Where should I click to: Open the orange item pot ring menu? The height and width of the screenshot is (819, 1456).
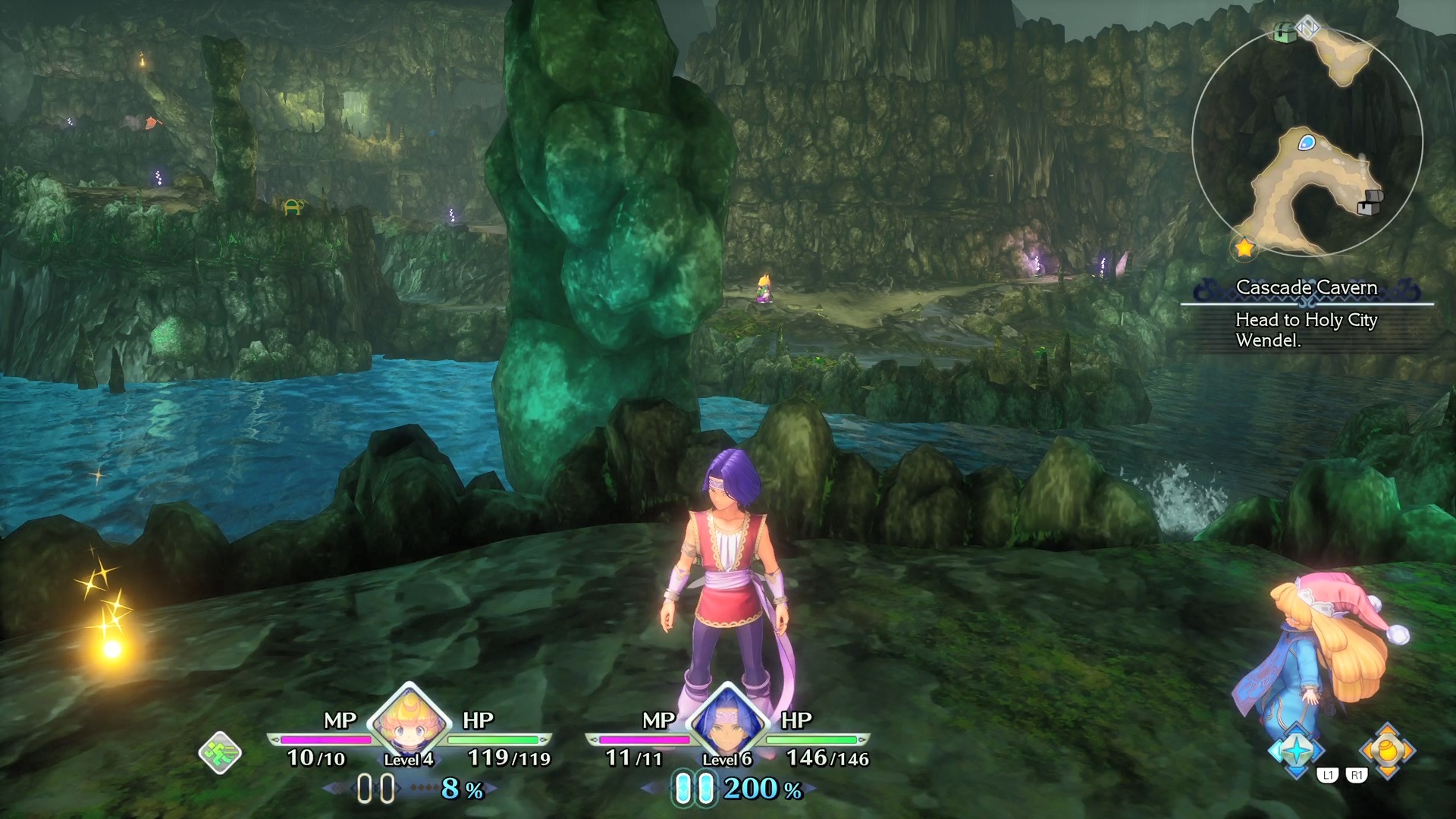[x=1388, y=750]
